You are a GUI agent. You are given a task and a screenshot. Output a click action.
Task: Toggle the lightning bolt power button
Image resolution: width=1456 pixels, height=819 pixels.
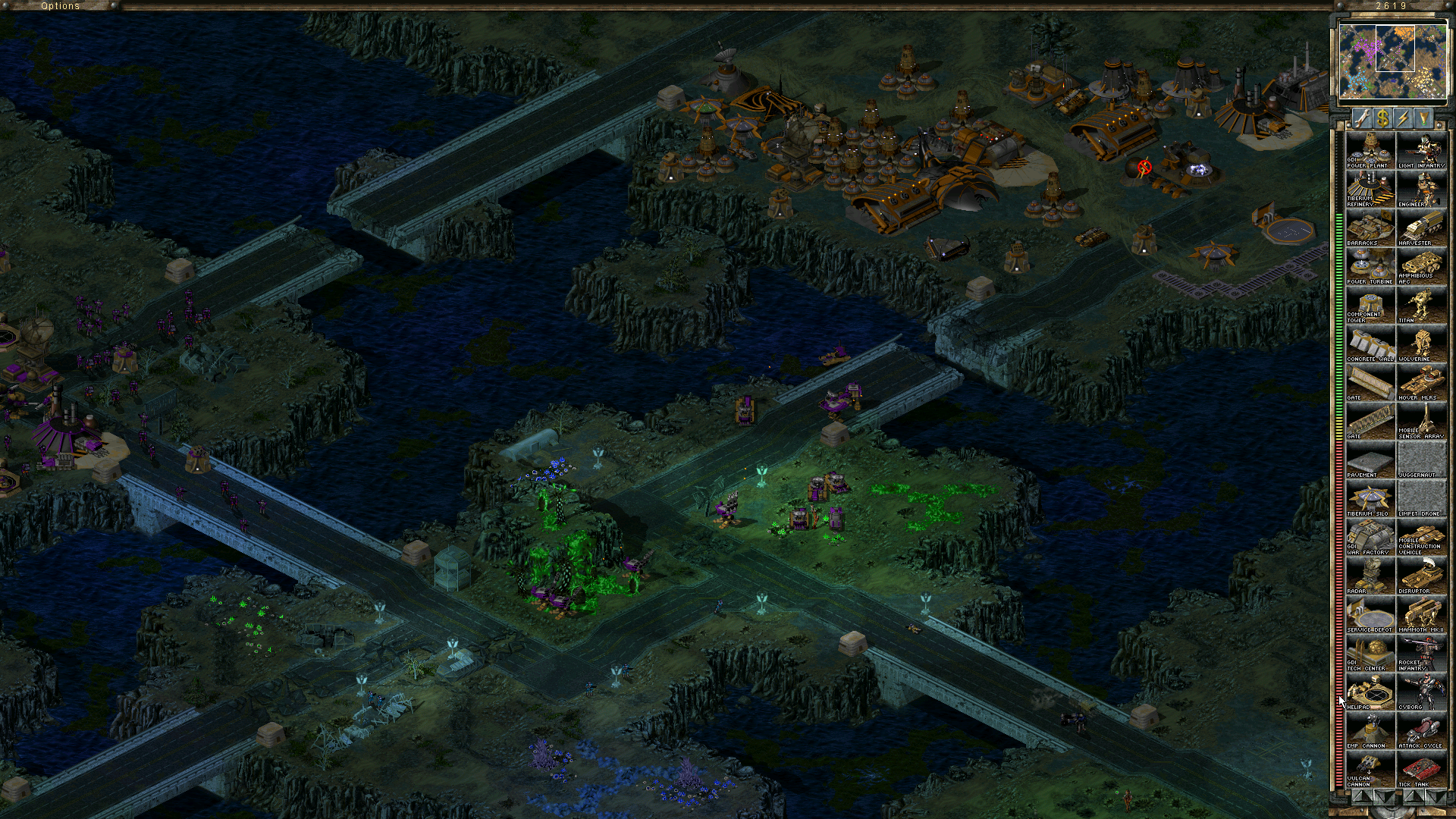click(x=1403, y=118)
